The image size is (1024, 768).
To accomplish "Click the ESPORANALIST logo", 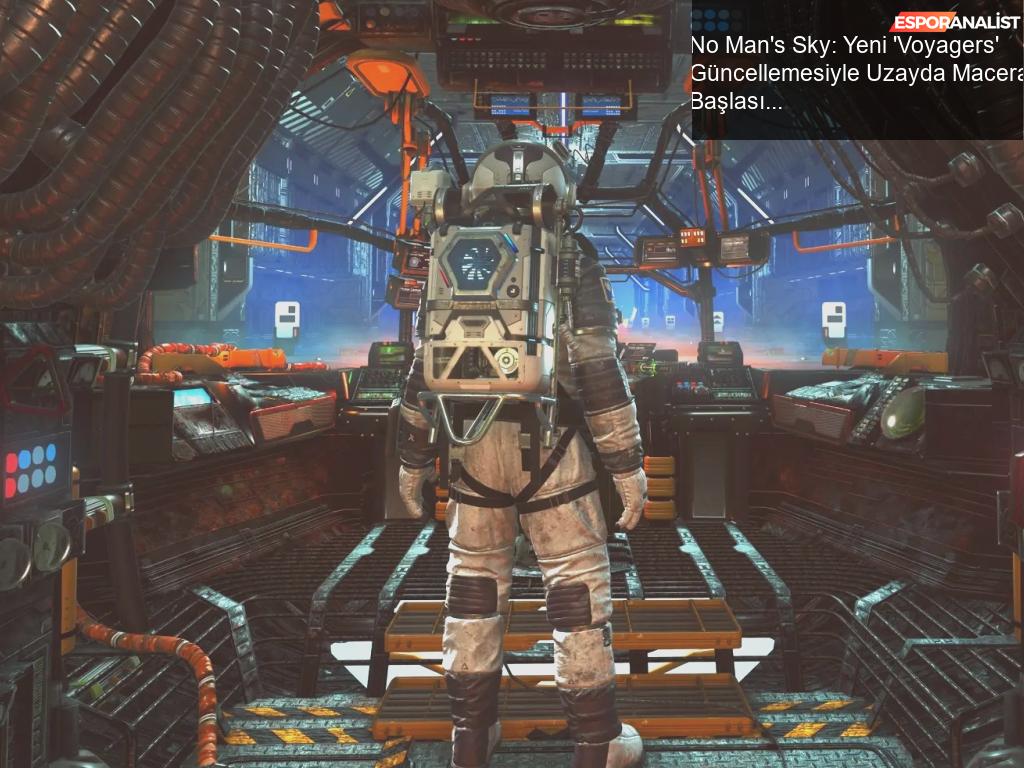I will click(955, 22).
